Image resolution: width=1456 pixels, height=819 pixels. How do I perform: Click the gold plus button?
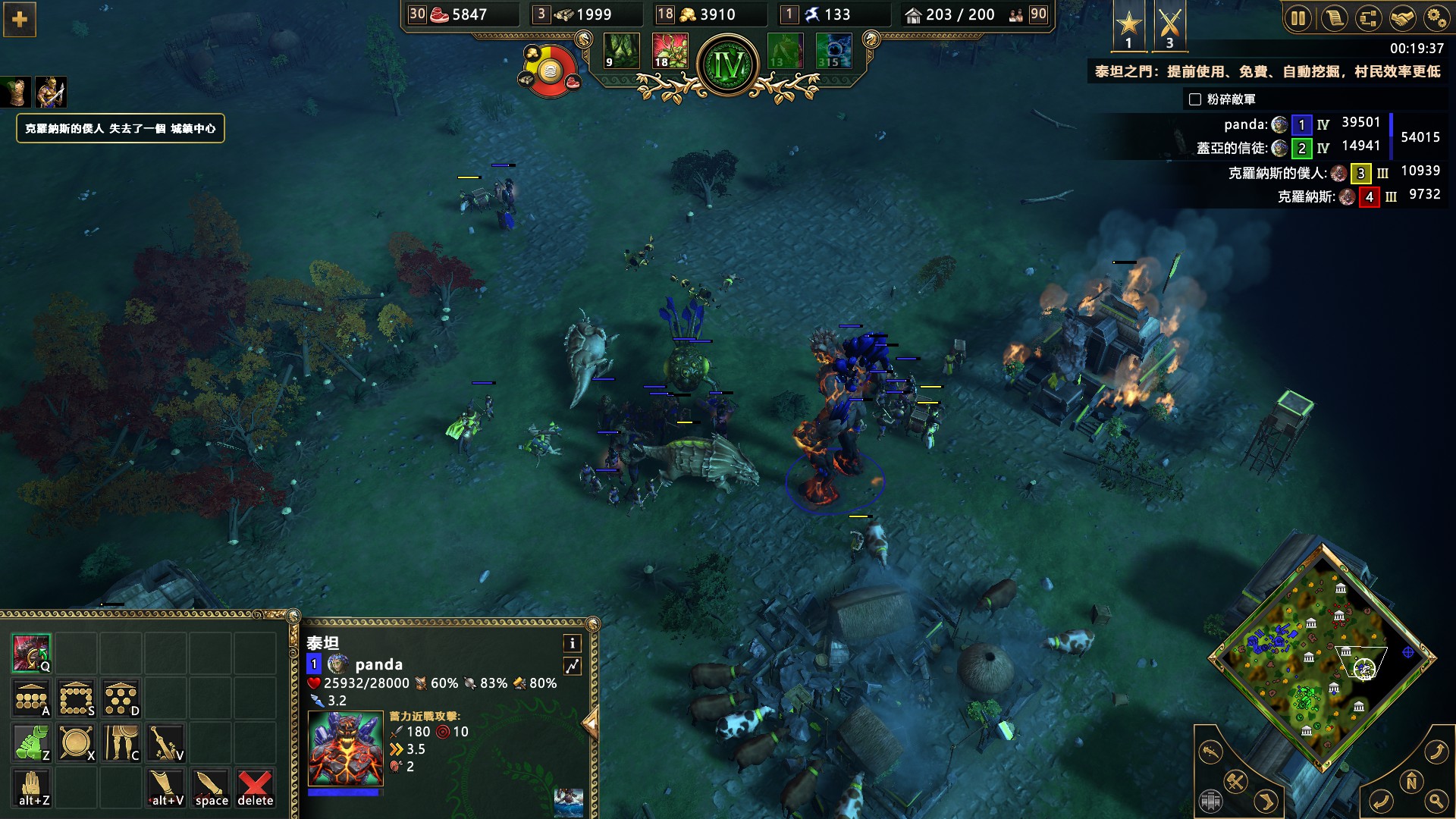pyautogui.click(x=20, y=20)
